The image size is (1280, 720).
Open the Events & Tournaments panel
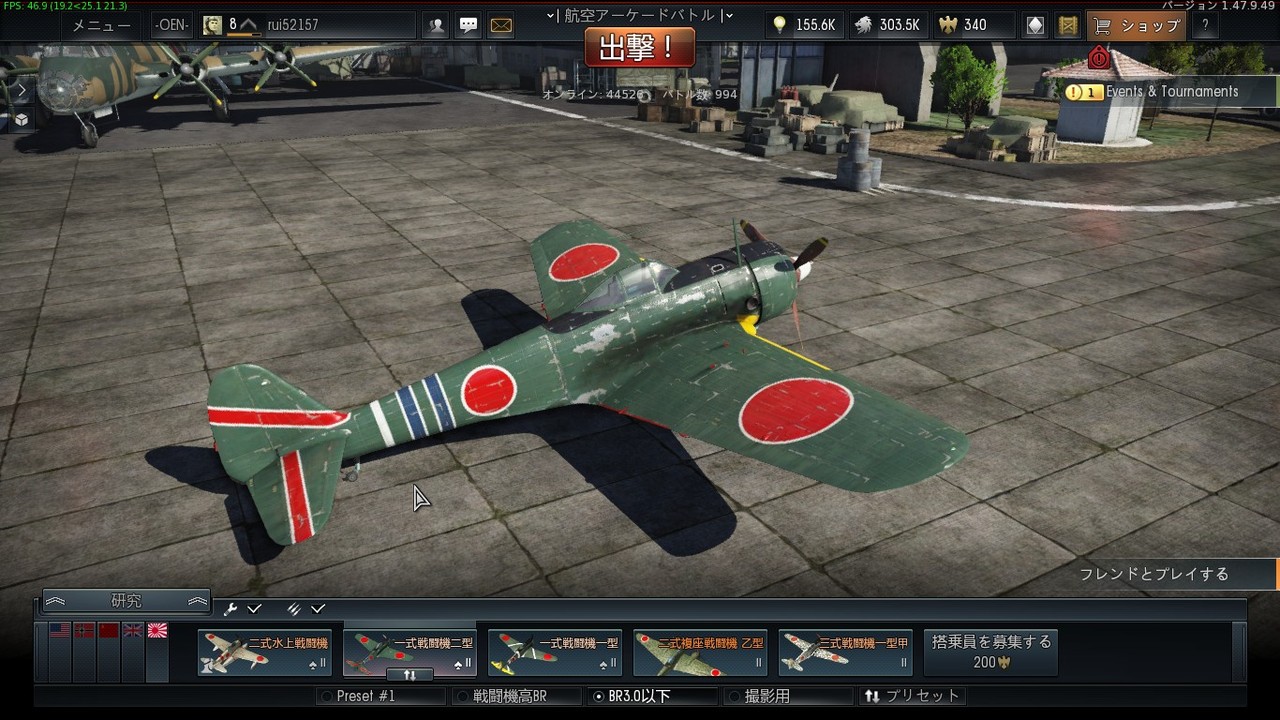coord(1160,92)
